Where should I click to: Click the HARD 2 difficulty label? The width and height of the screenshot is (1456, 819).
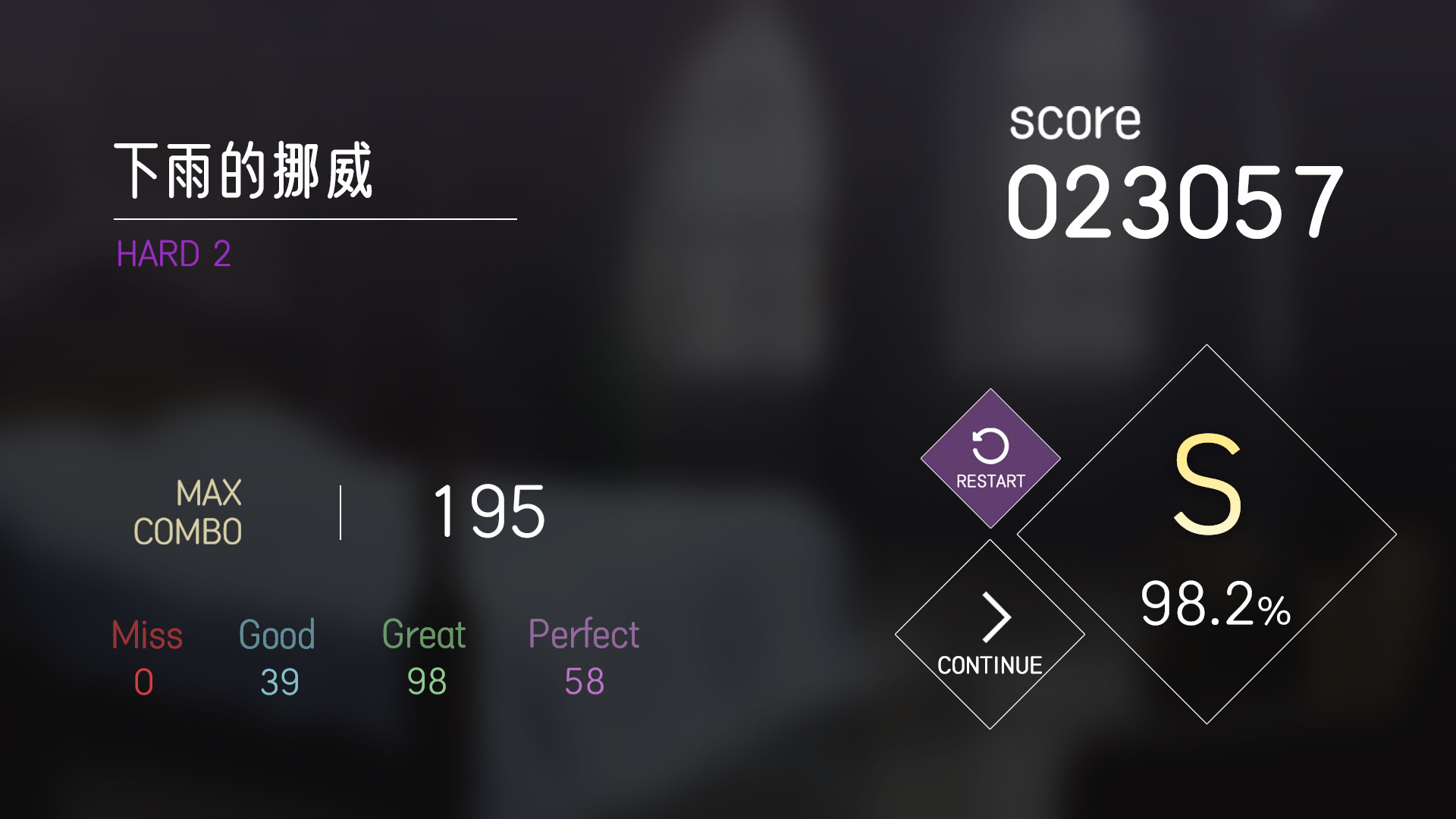click(x=174, y=253)
